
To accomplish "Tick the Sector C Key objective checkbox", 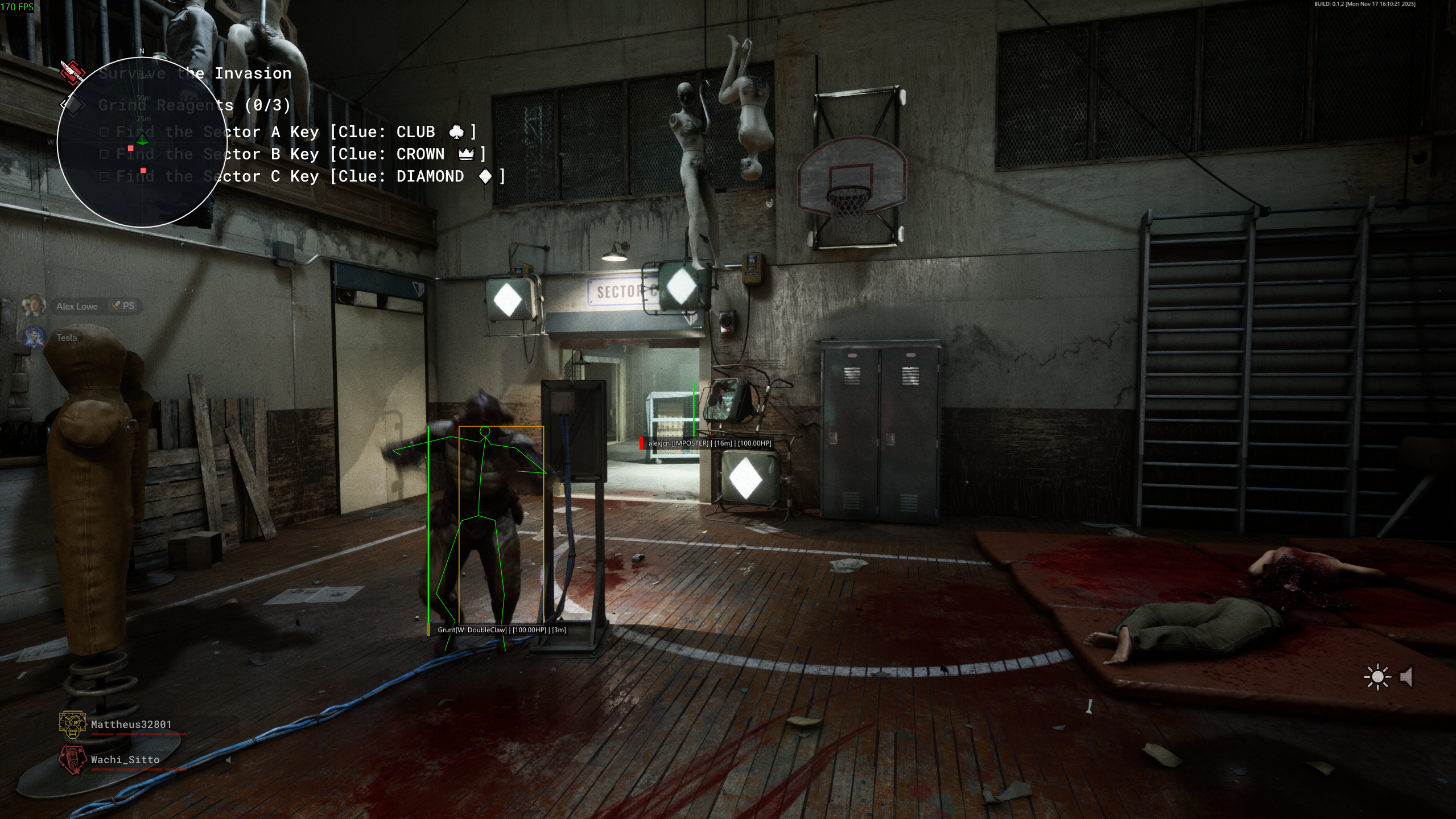I will [x=104, y=176].
